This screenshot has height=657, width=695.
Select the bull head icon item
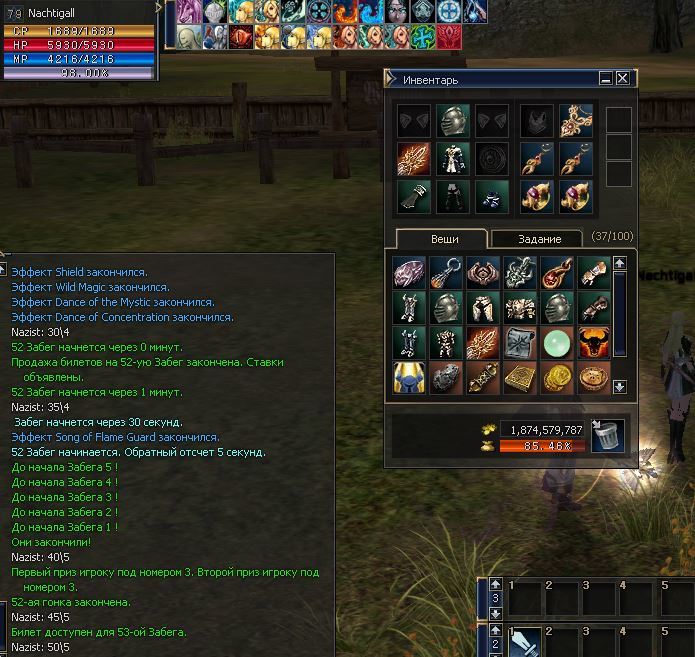(x=593, y=343)
